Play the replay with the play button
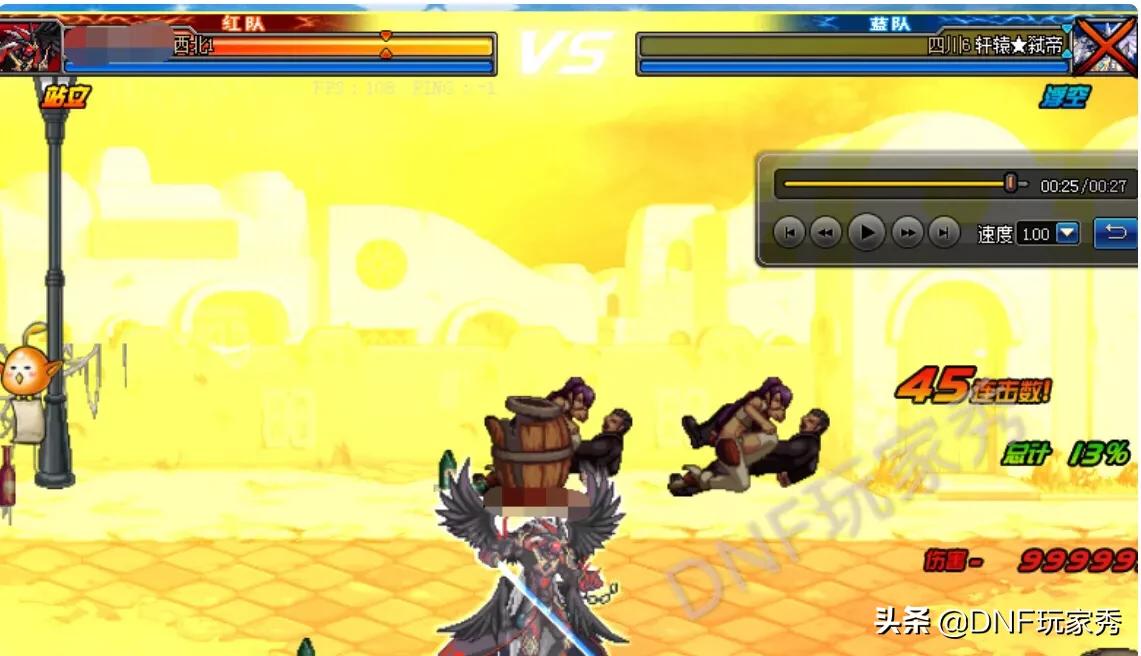The height and width of the screenshot is (656, 1141). pos(866,233)
